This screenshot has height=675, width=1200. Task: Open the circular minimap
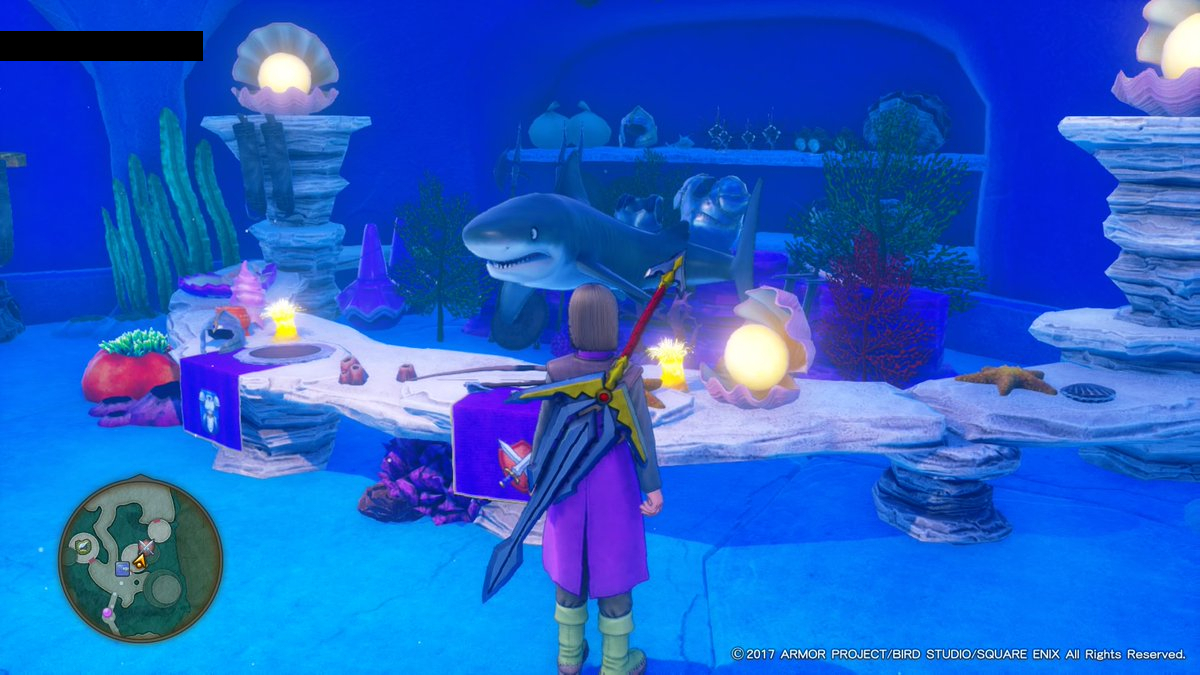click(140, 558)
